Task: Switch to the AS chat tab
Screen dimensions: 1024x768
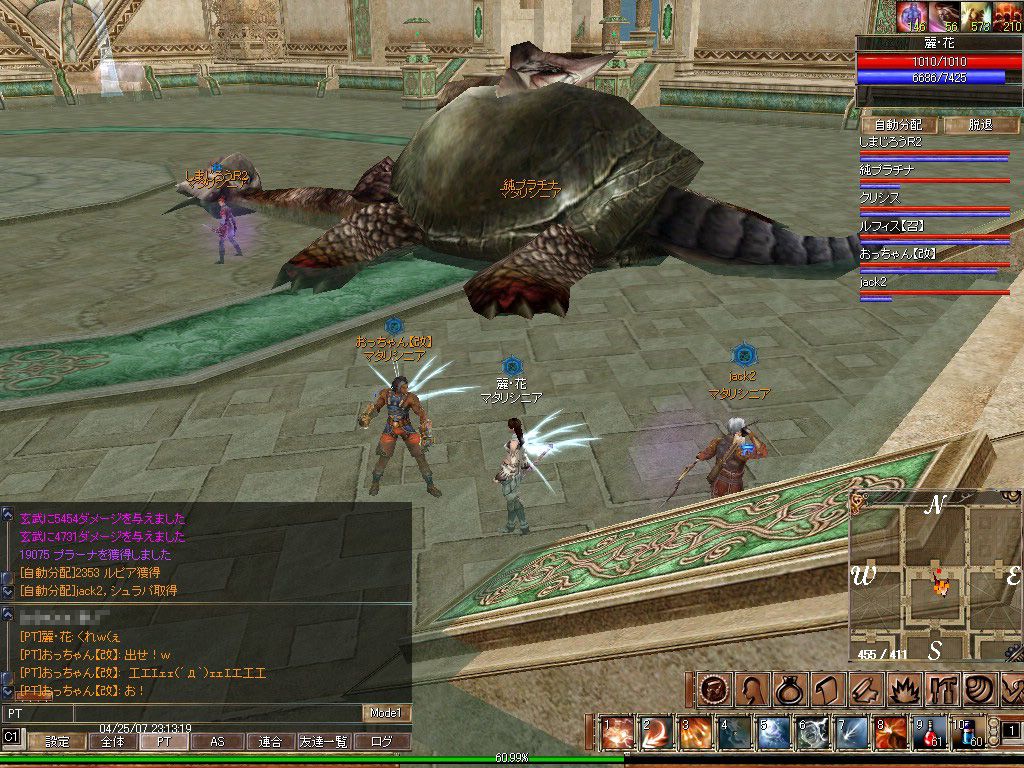Action: coord(217,742)
